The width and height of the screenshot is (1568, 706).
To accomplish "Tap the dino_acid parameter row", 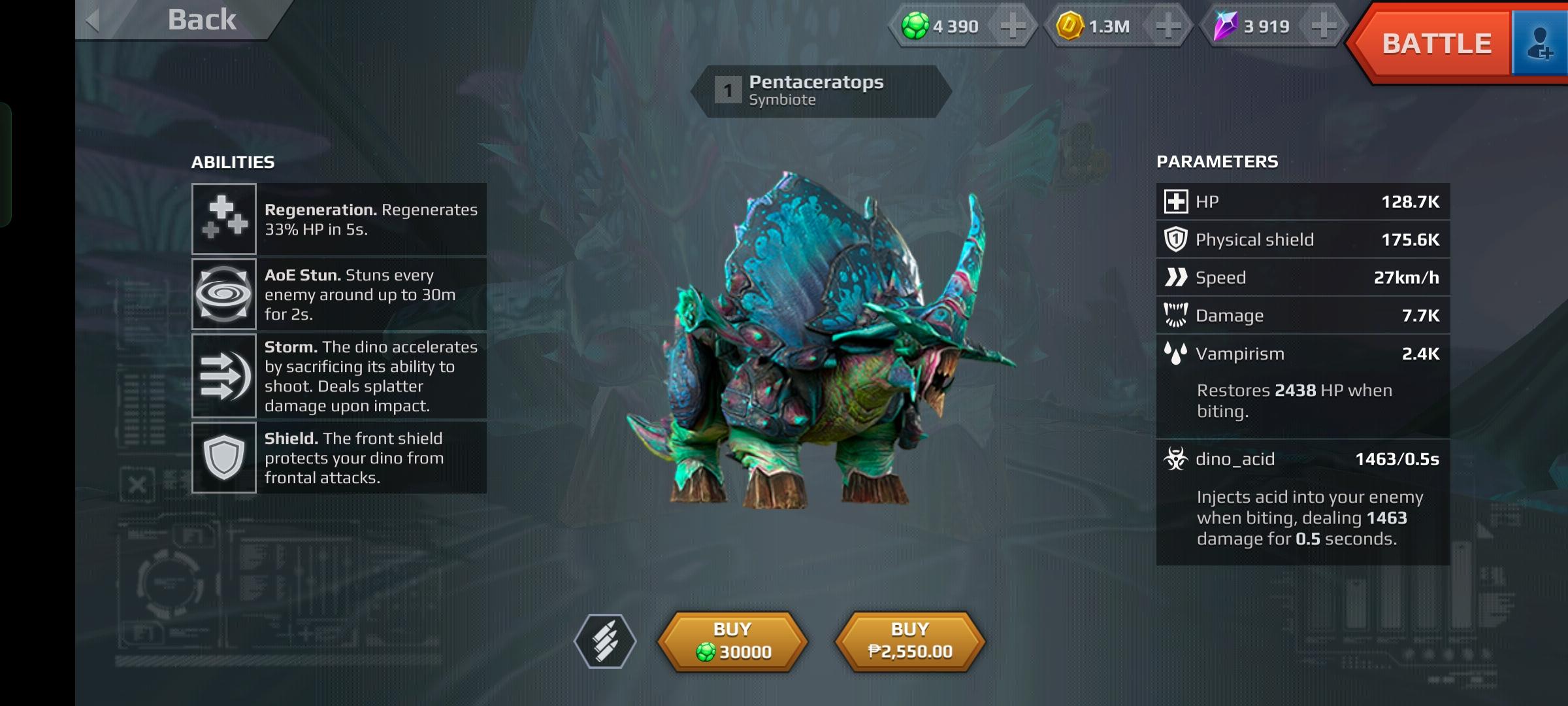I will (x=1303, y=459).
